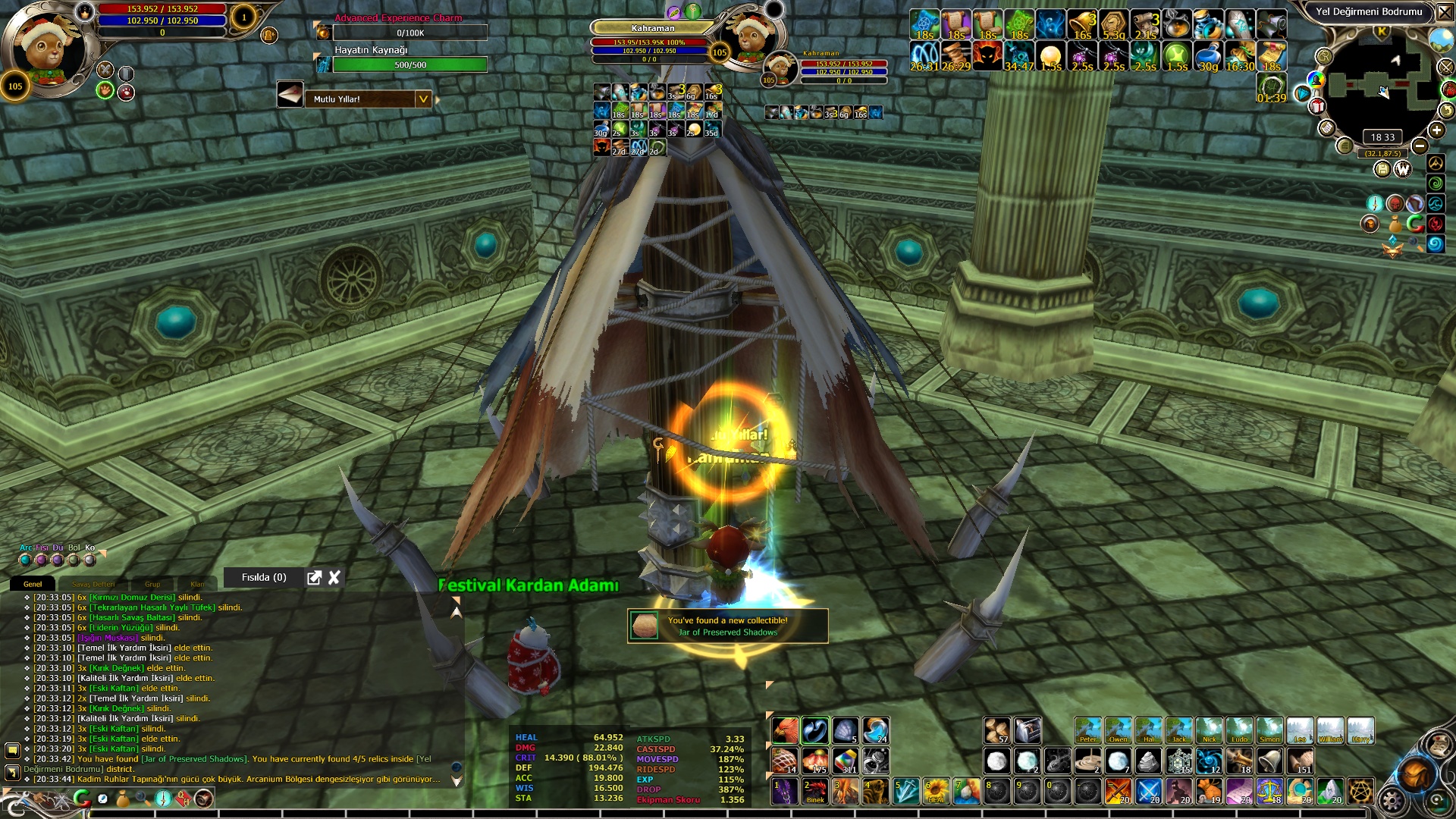Open the gear settings button
The height and width of the screenshot is (819, 1456).
coord(1392,801)
